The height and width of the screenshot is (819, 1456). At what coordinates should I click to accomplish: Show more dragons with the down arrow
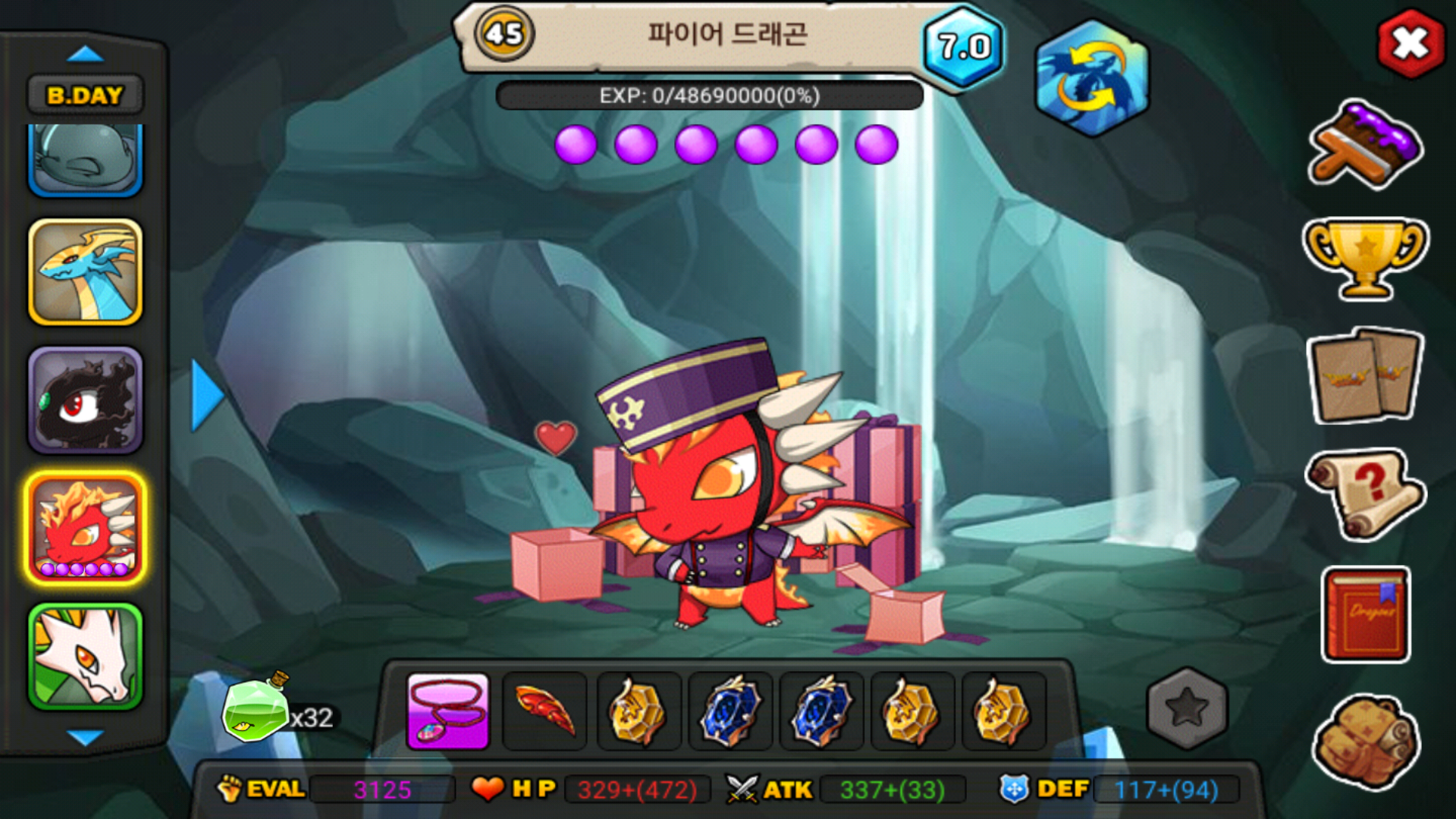click(x=85, y=737)
